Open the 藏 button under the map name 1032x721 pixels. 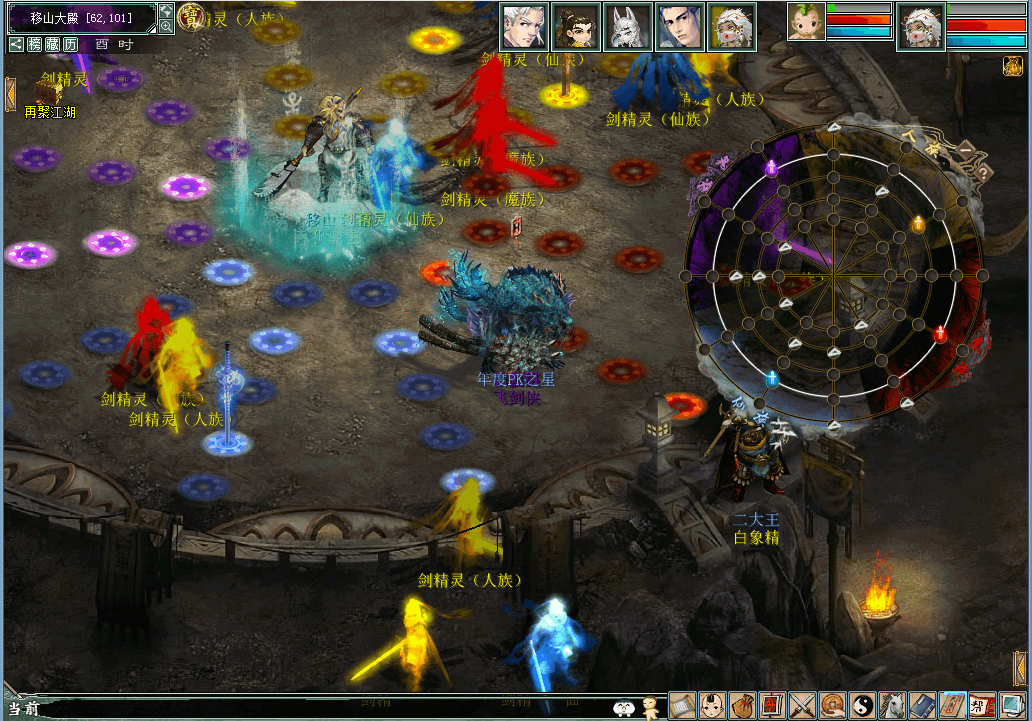click(x=53, y=44)
